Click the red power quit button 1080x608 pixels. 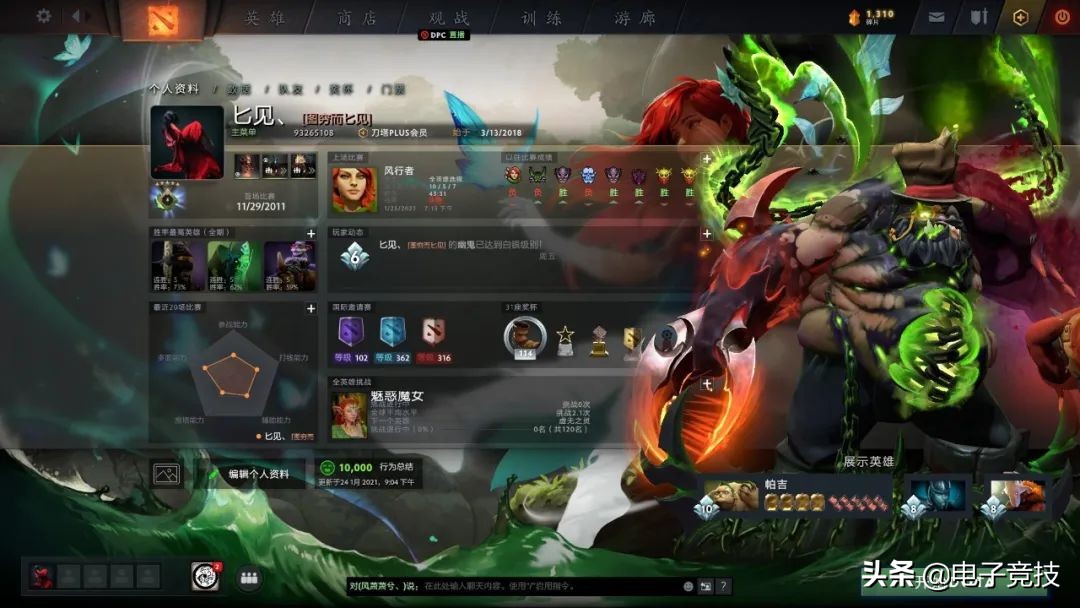(1062, 17)
